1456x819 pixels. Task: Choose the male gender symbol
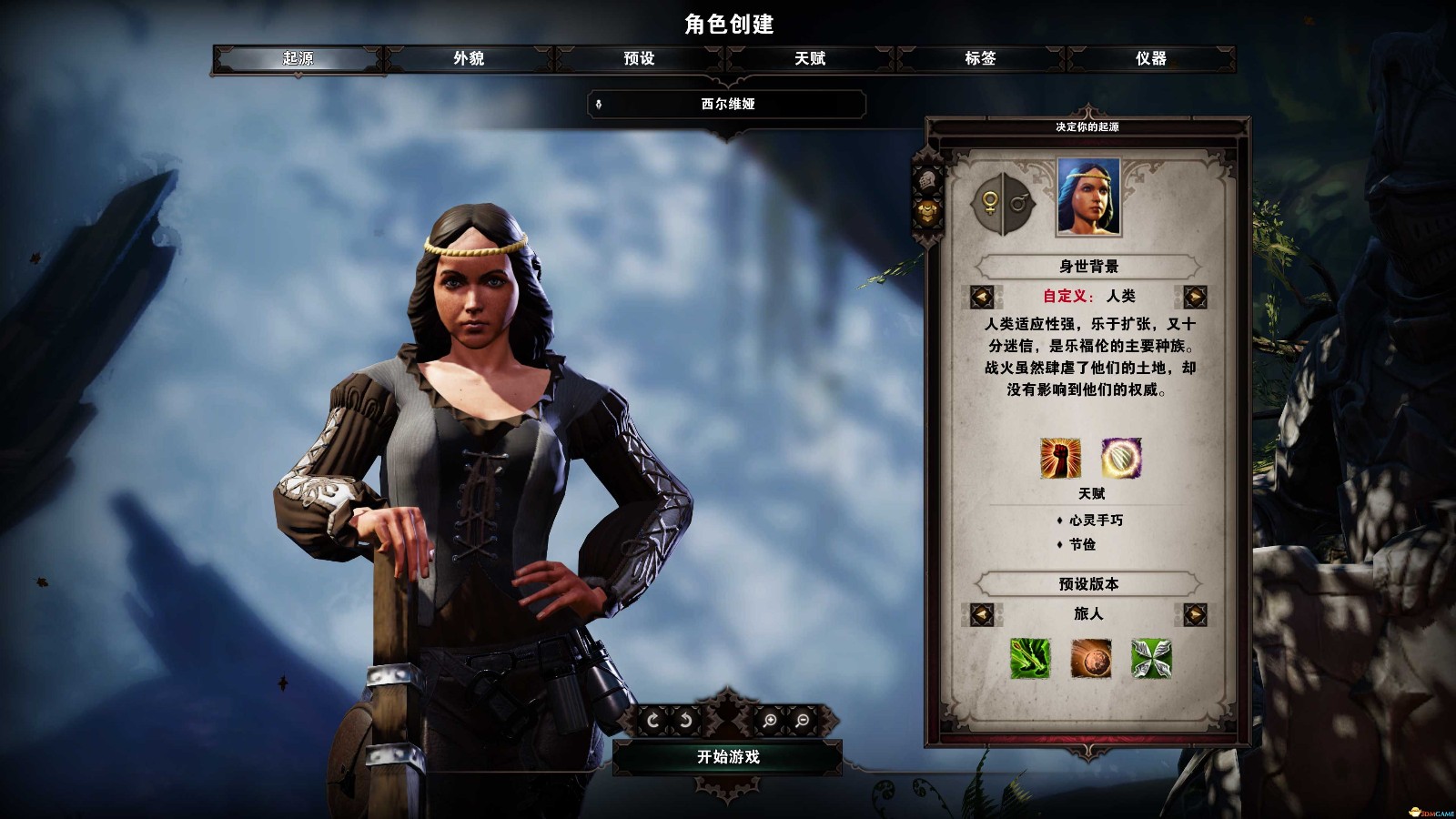1018,202
